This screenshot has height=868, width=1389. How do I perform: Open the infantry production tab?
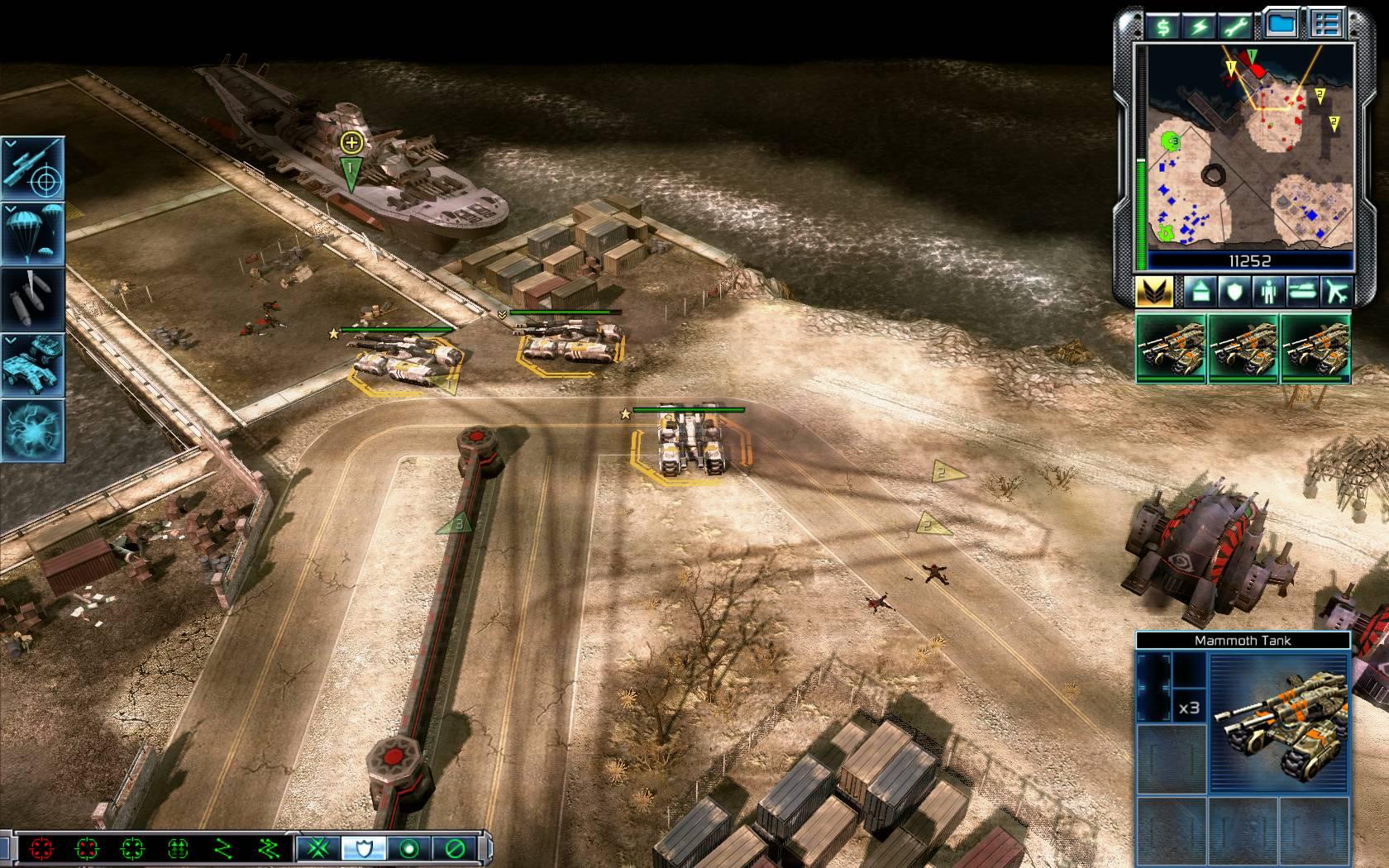click(x=1268, y=291)
